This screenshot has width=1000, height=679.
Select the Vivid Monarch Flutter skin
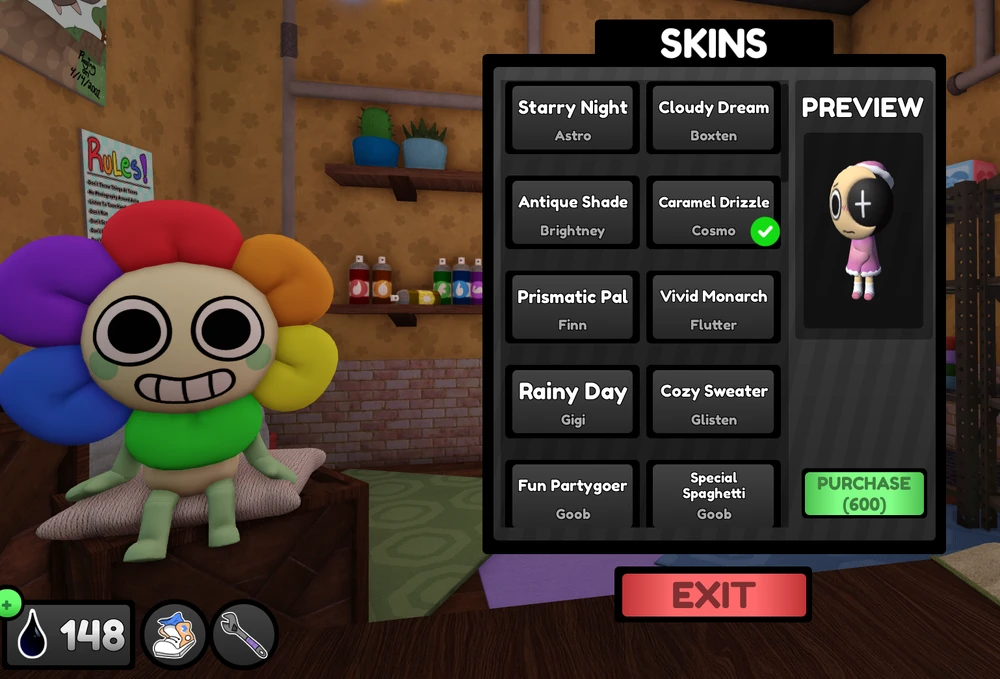tap(713, 308)
